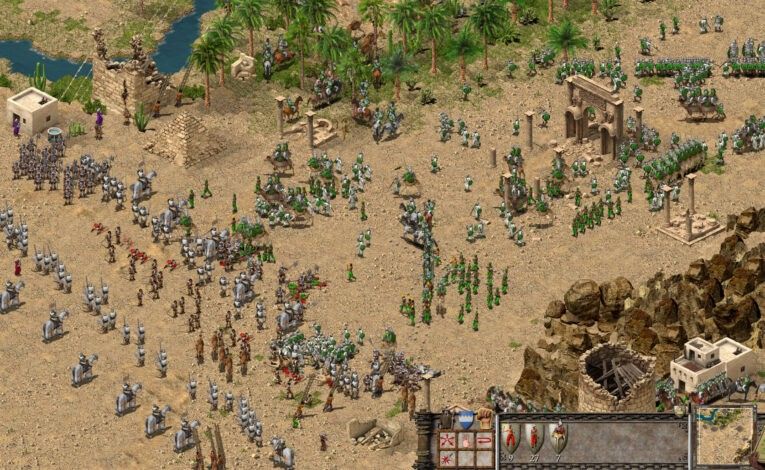
Task: Set the aggressive stance fist icon
Action: 485,419
